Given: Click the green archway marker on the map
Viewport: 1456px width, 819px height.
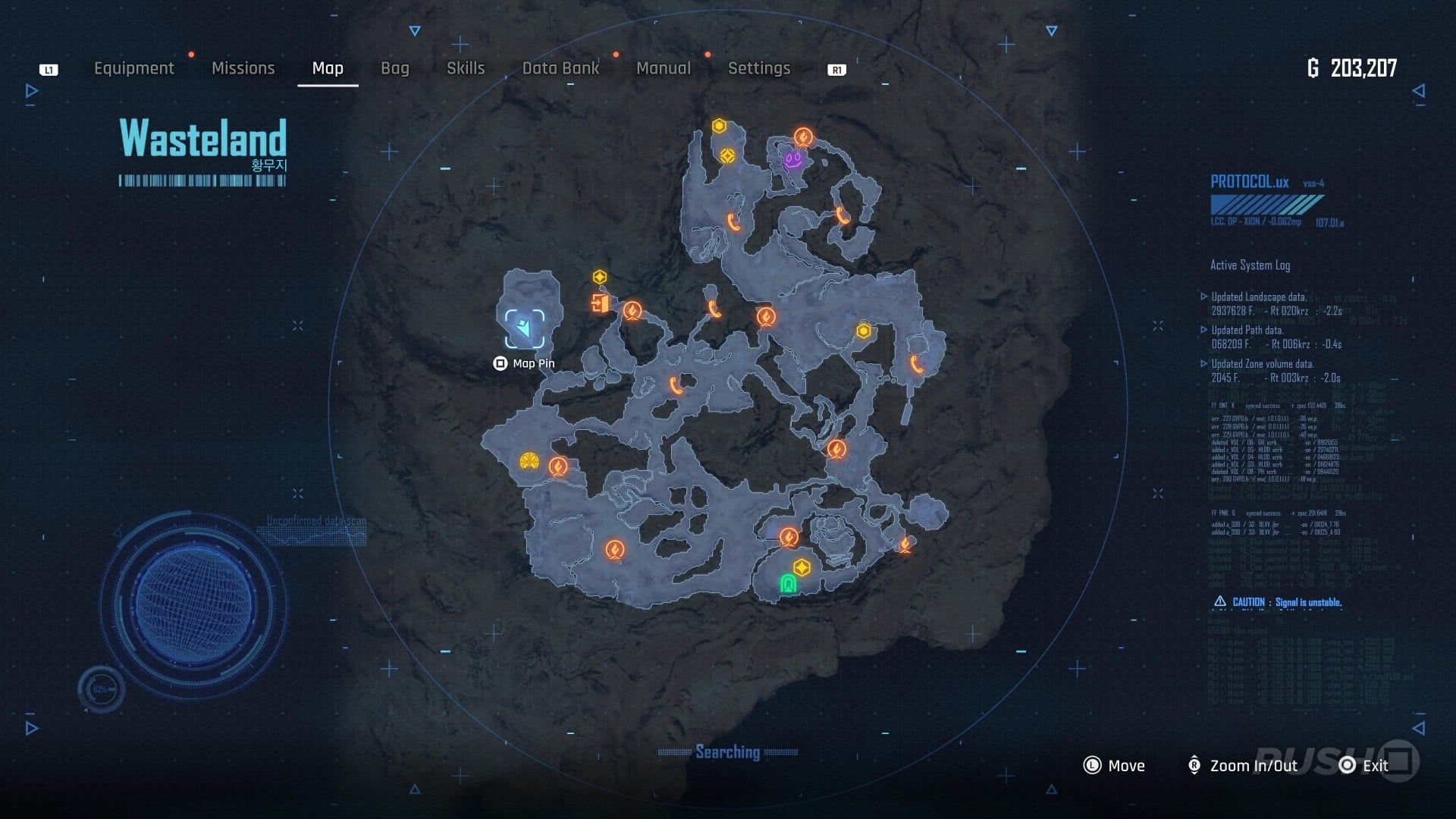Looking at the screenshot, I should click(788, 583).
